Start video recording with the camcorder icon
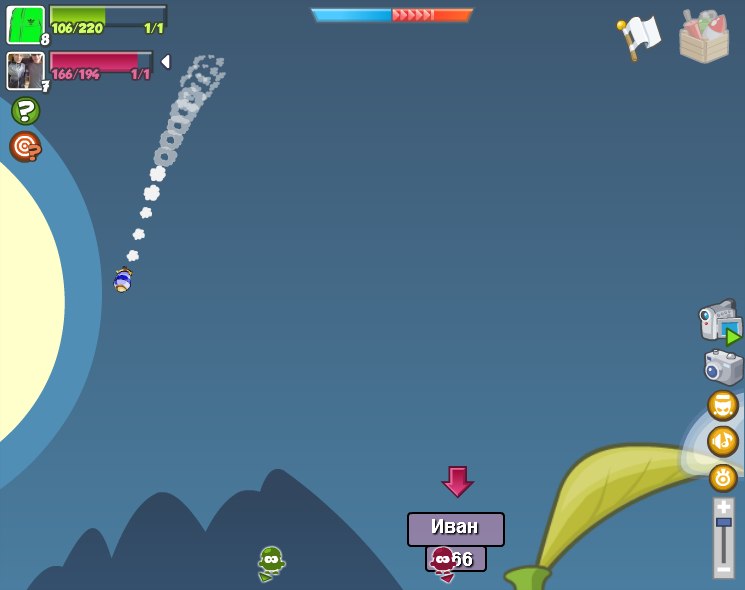 click(x=720, y=322)
